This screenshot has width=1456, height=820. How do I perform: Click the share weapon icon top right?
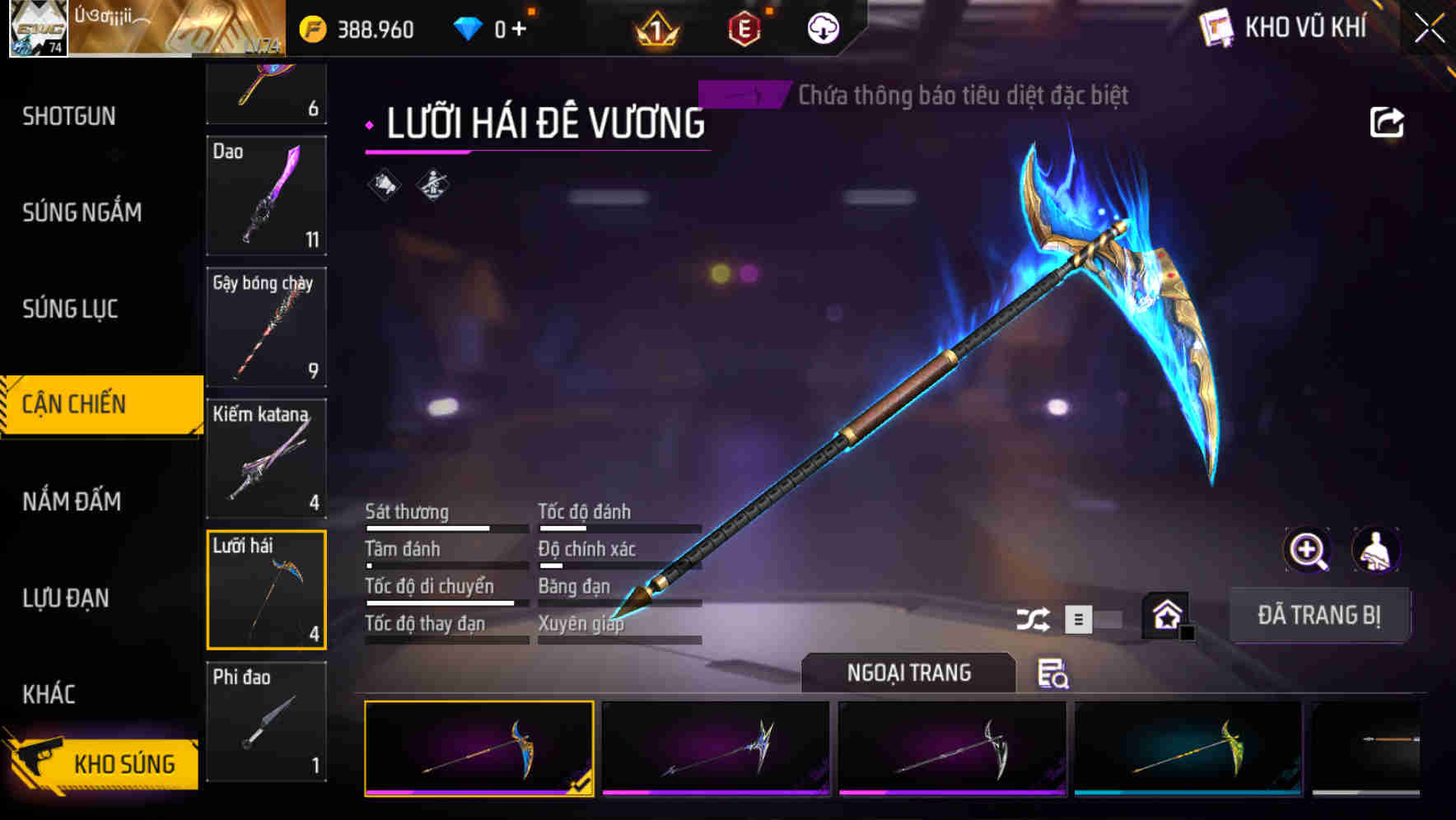(x=1387, y=121)
